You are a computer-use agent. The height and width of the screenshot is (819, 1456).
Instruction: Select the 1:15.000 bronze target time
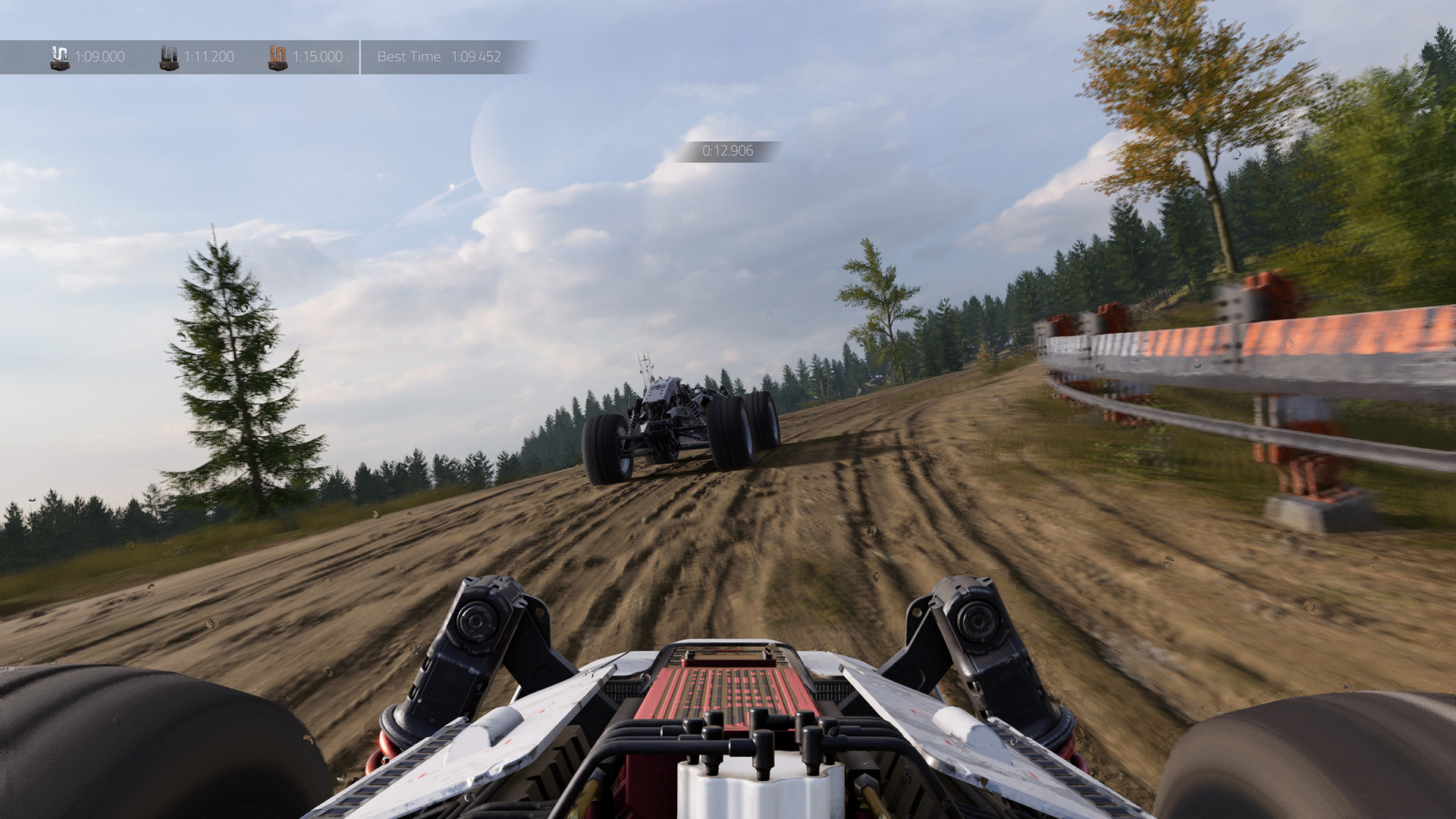pyautogui.click(x=318, y=56)
